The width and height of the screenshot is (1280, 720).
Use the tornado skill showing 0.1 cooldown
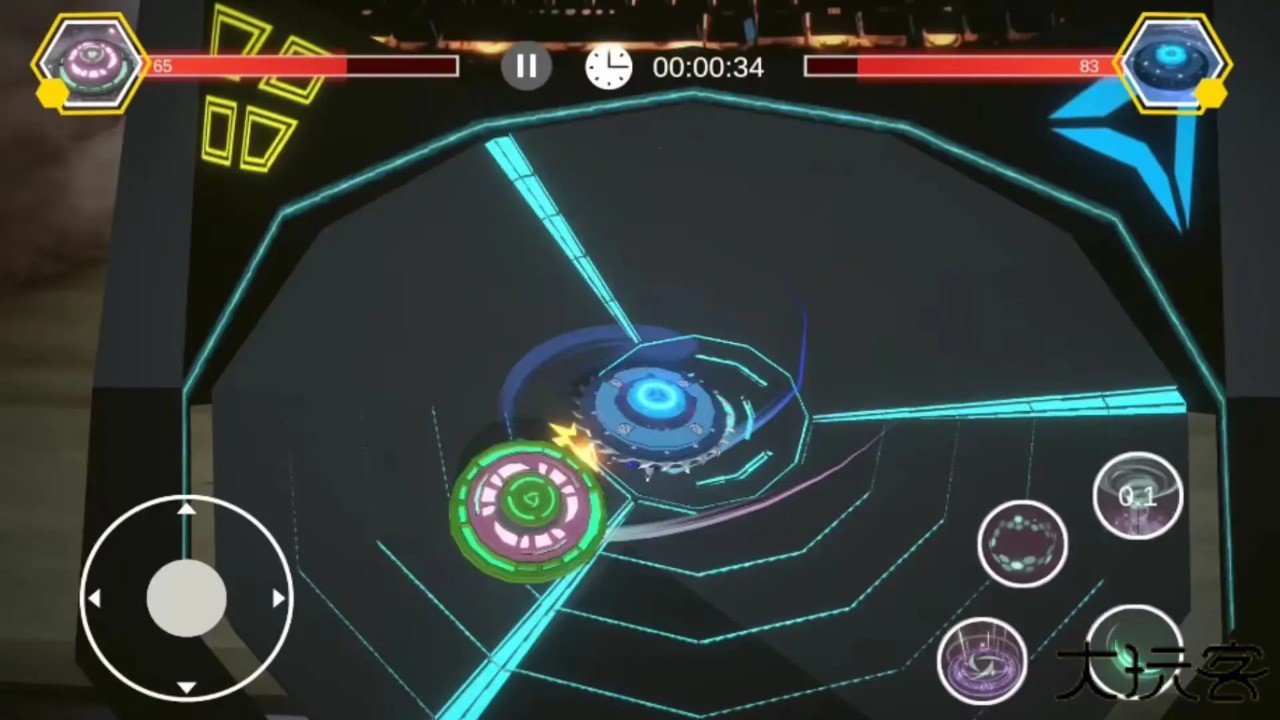coord(1138,495)
